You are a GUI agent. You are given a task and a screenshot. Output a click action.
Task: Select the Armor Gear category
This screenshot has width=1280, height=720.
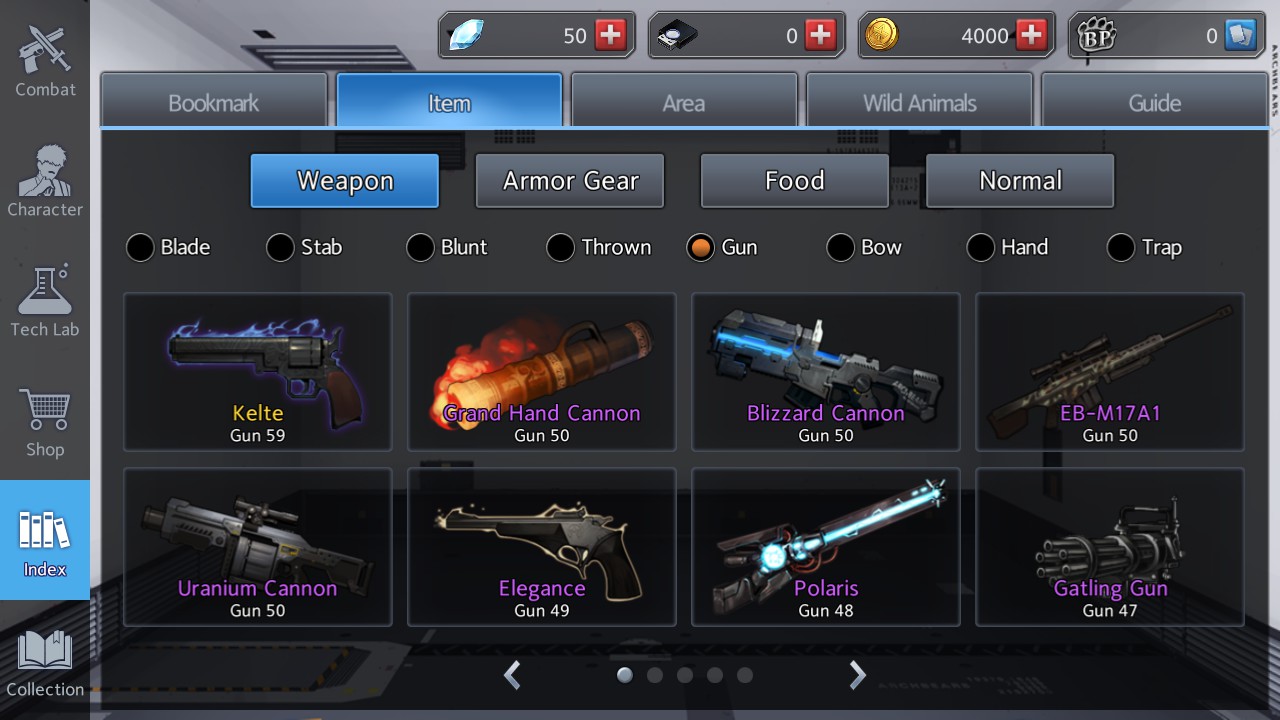pyautogui.click(x=569, y=180)
